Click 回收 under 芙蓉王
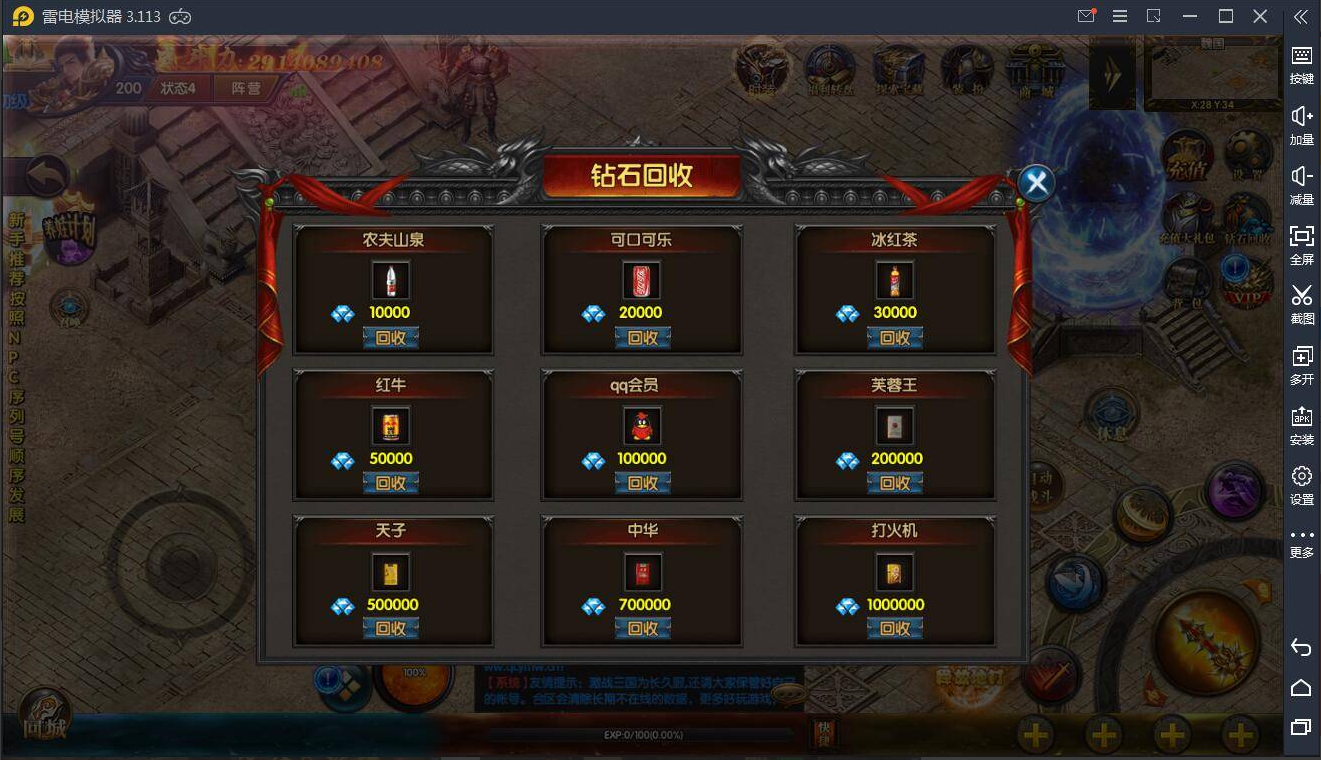The height and width of the screenshot is (760, 1321). click(894, 483)
